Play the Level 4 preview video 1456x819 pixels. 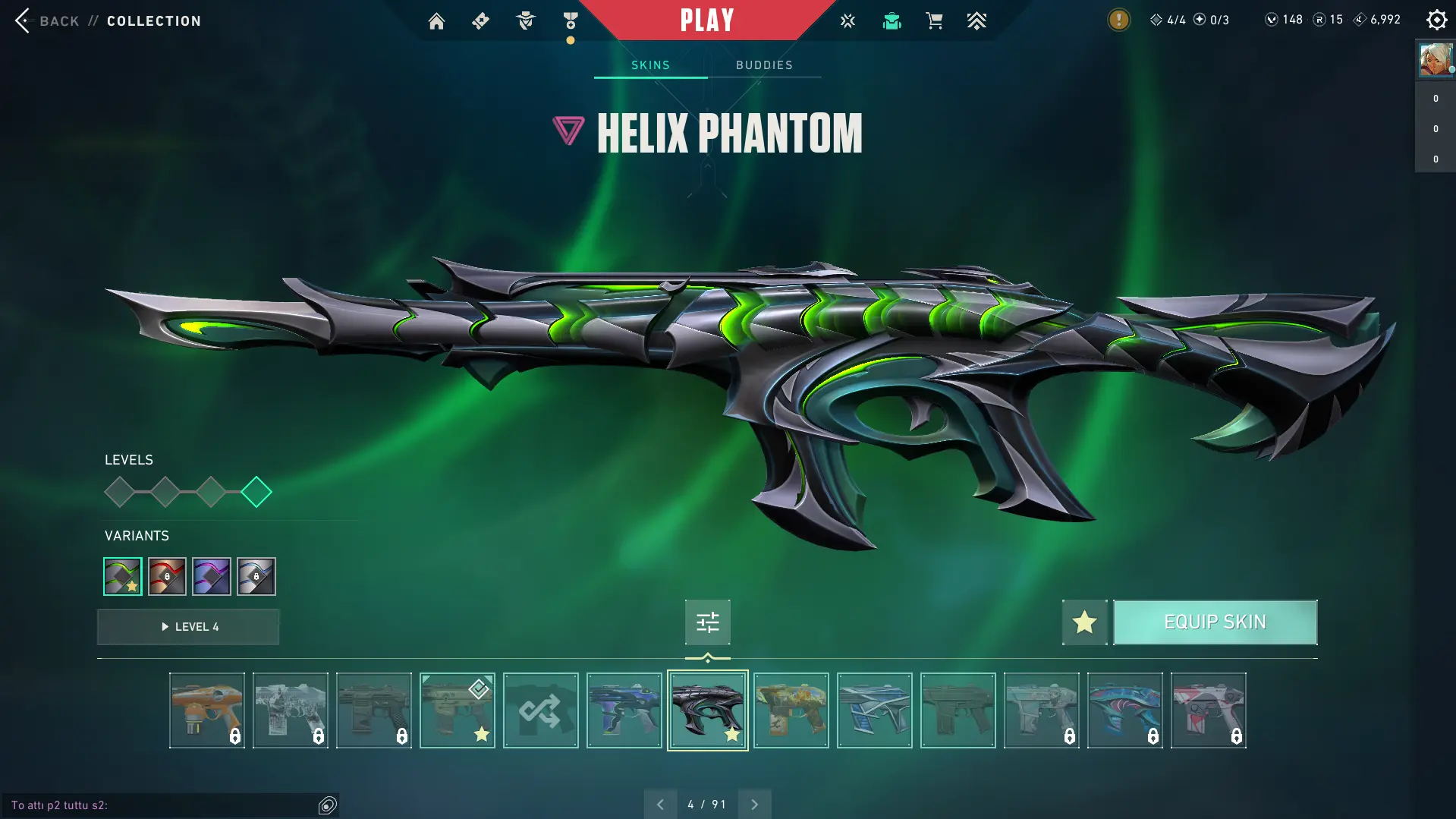188,627
